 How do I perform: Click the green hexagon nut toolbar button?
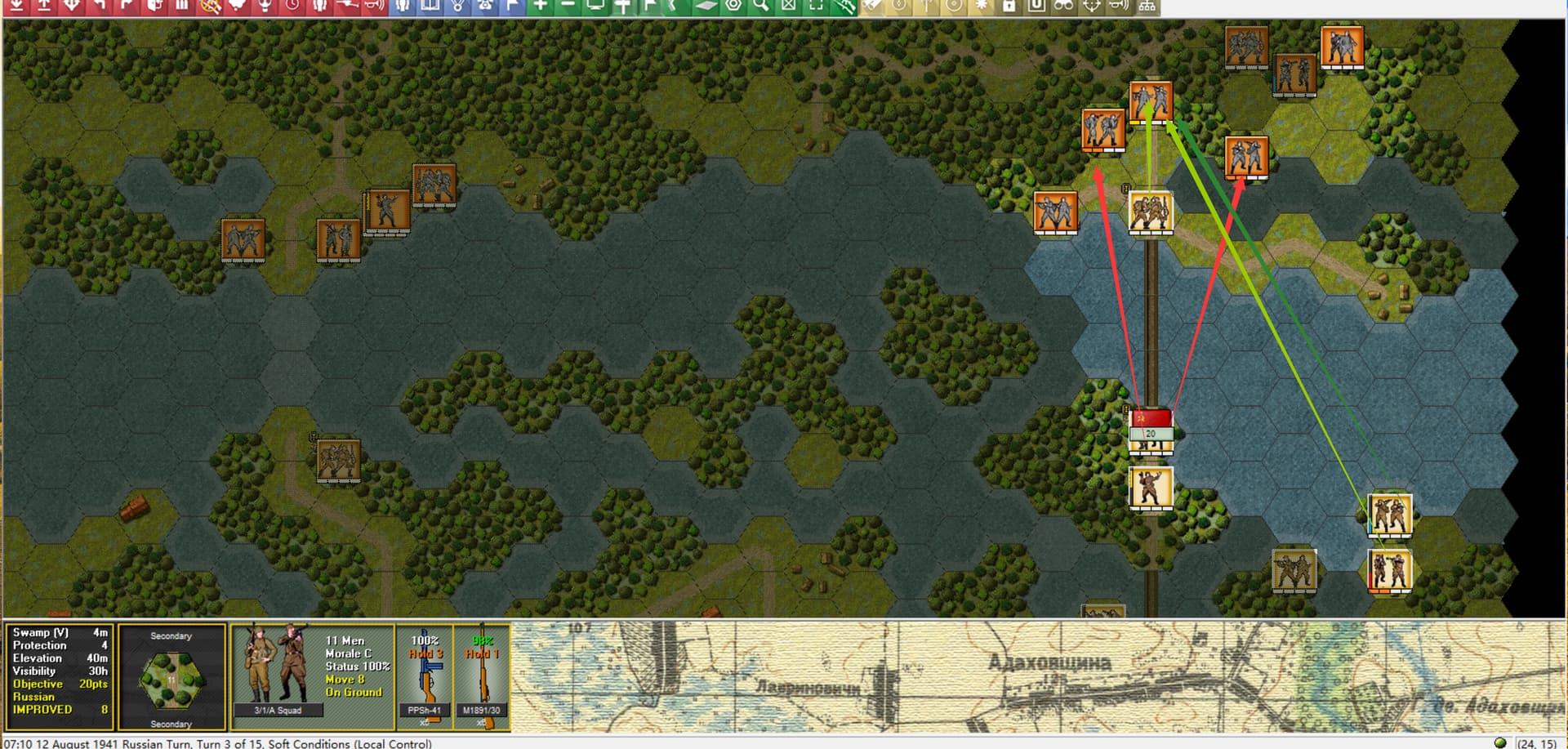coord(733,7)
